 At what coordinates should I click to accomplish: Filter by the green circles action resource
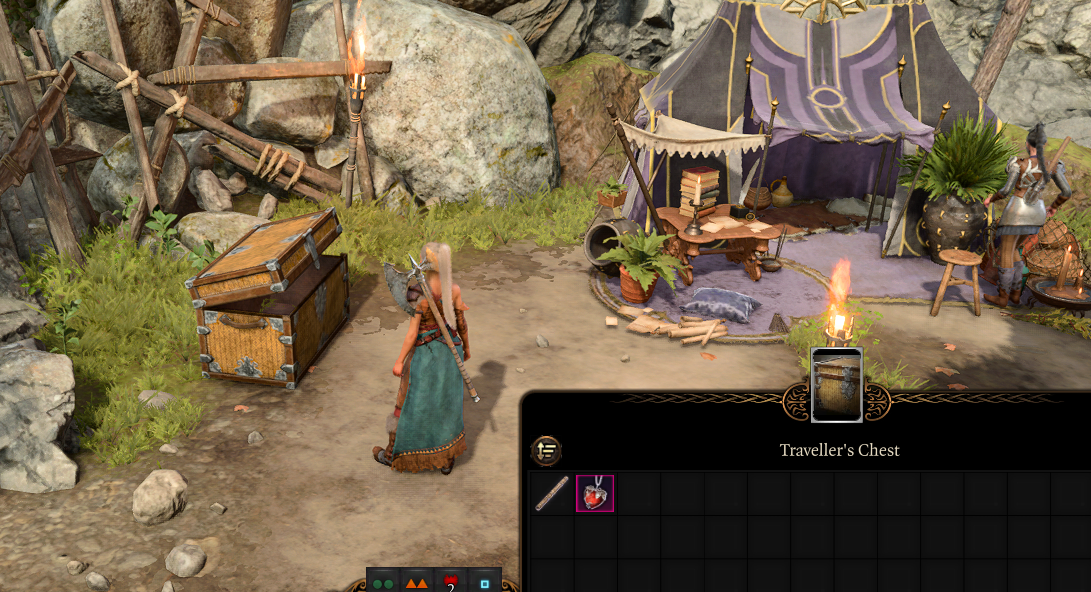pyautogui.click(x=383, y=582)
